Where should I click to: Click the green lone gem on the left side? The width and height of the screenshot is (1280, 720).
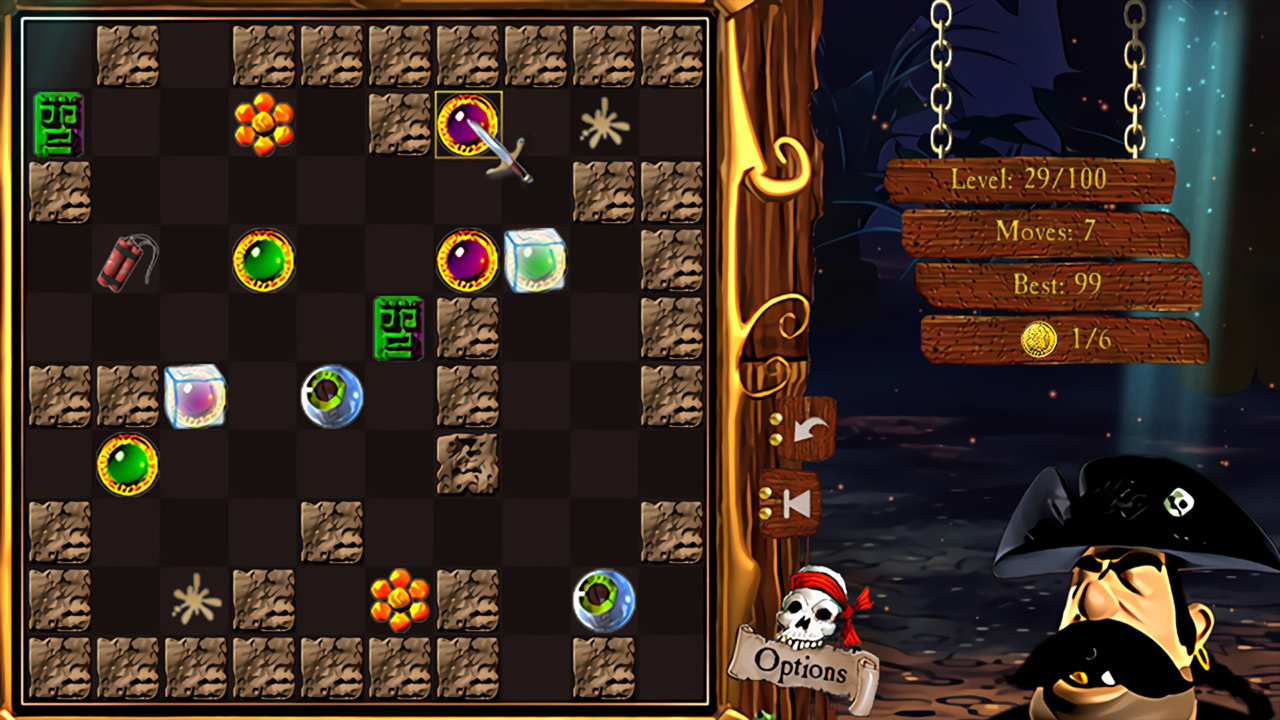(x=129, y=466)
